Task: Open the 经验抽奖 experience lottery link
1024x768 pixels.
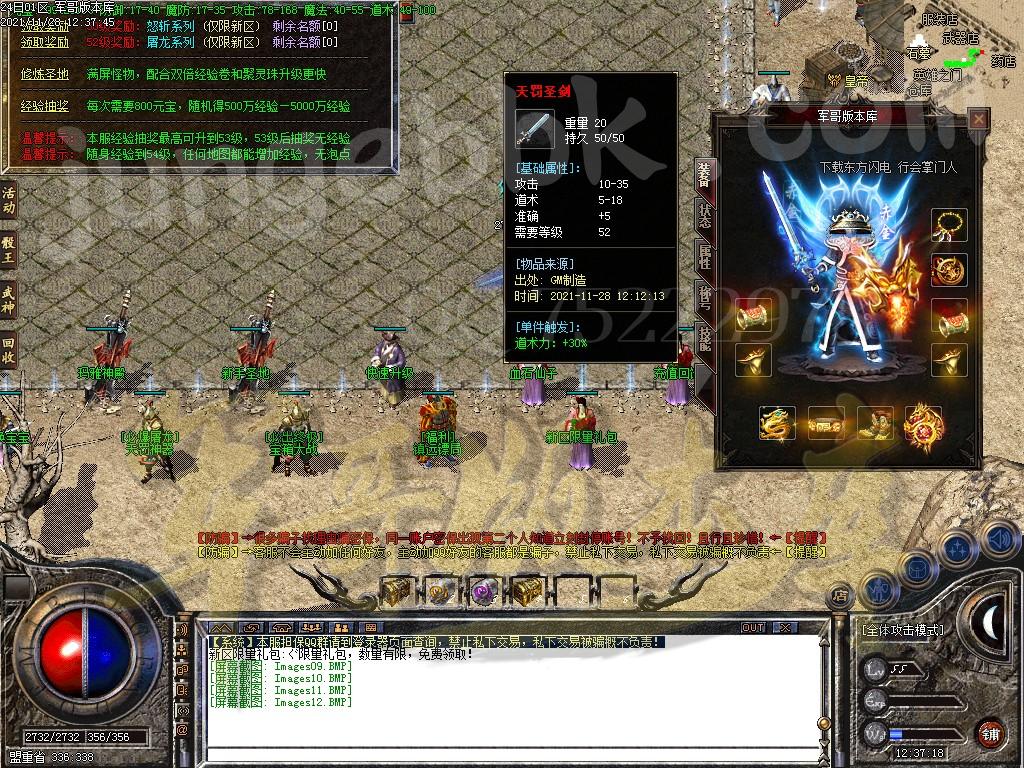Action: (45, 106)
